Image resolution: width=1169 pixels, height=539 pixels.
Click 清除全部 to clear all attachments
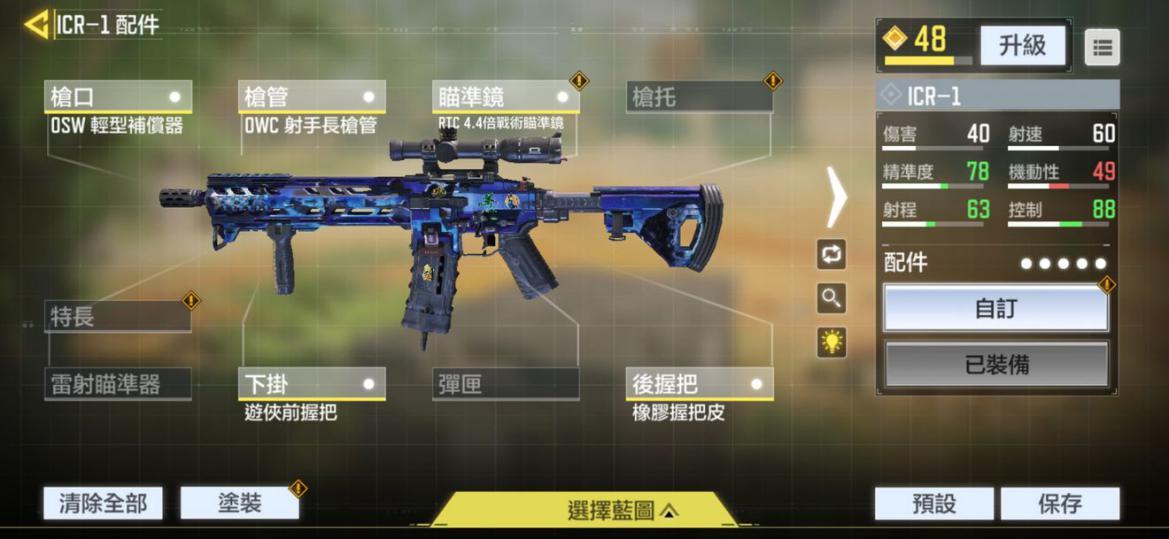pyautogui.click(x=103, y=503)
